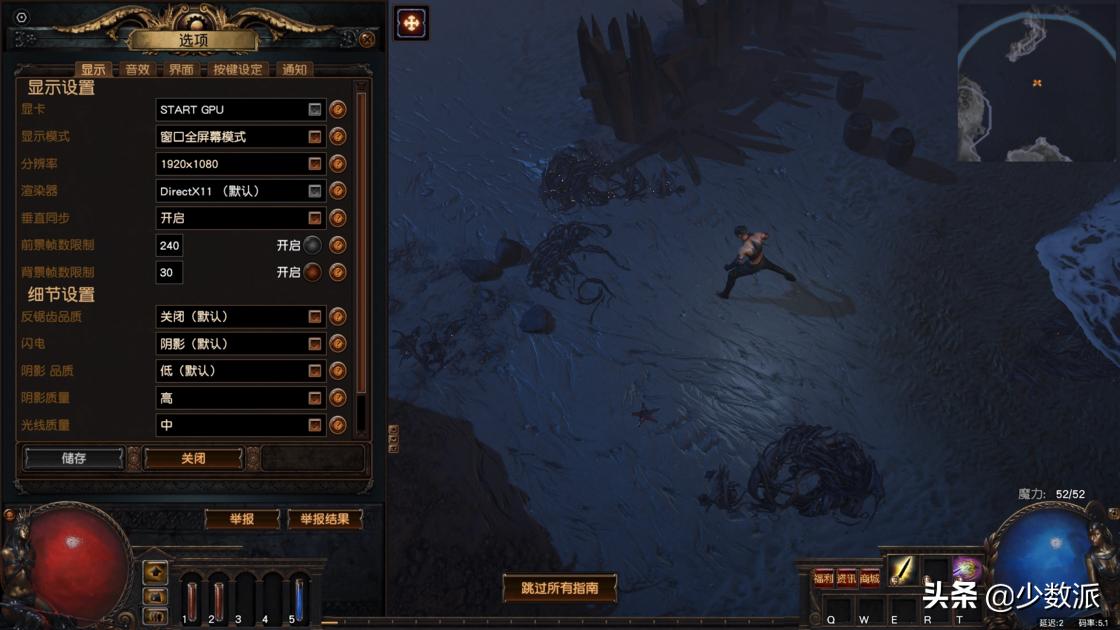The height and width of the screenshot is (630, 1120).
Task: Switch to the 音效 tab
Action: [x=137, y=70]
